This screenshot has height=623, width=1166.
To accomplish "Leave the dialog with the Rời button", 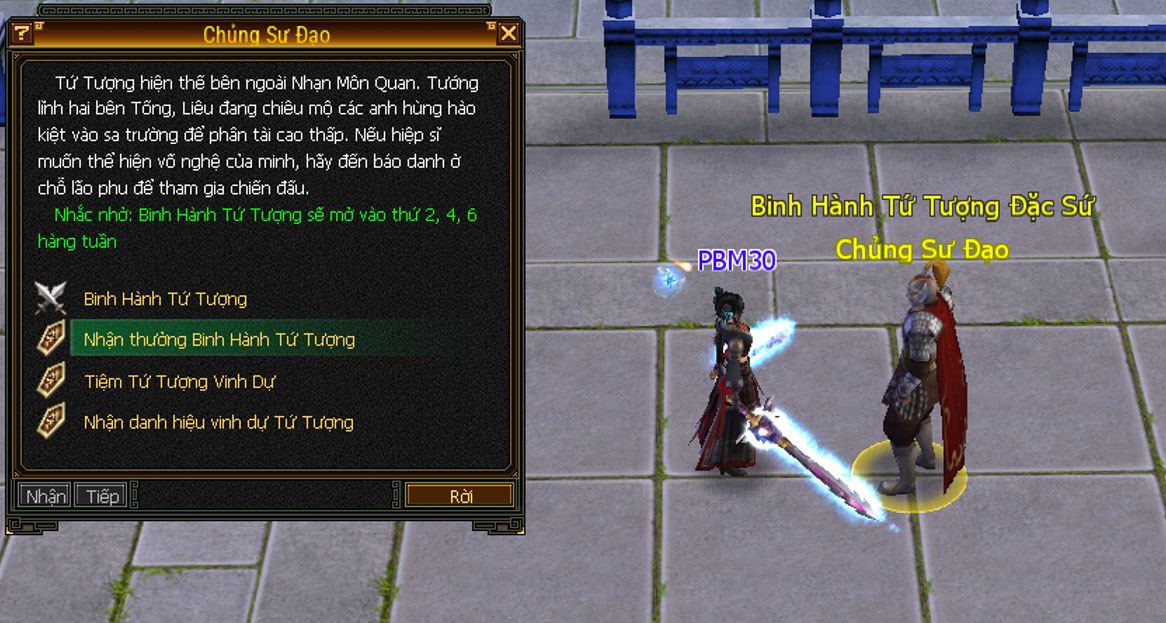I will click(460, 496).
